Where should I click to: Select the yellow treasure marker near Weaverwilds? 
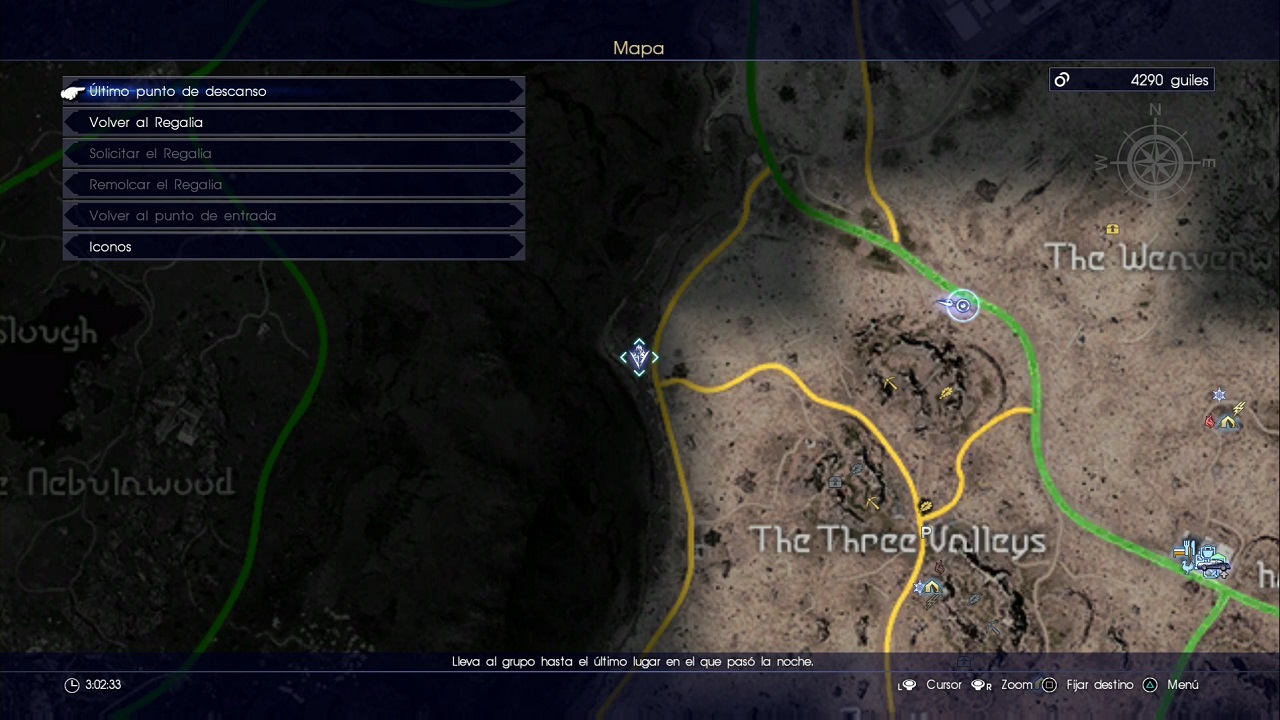(x=1112, y=229)
